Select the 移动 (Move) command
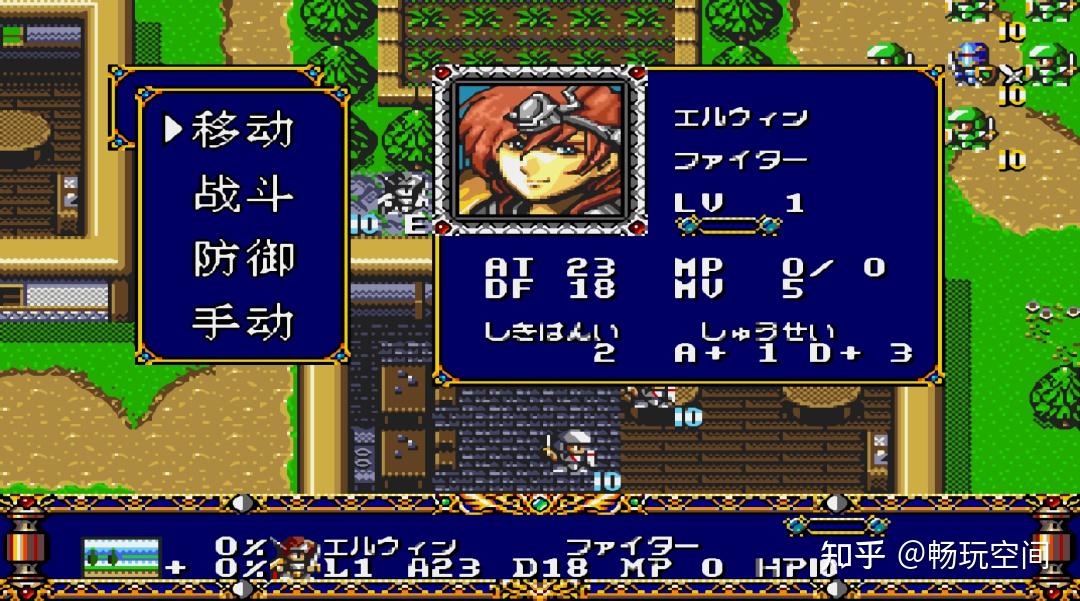Image resolution: width=1080 pixels, height=601 pixels. click(243, 129)
